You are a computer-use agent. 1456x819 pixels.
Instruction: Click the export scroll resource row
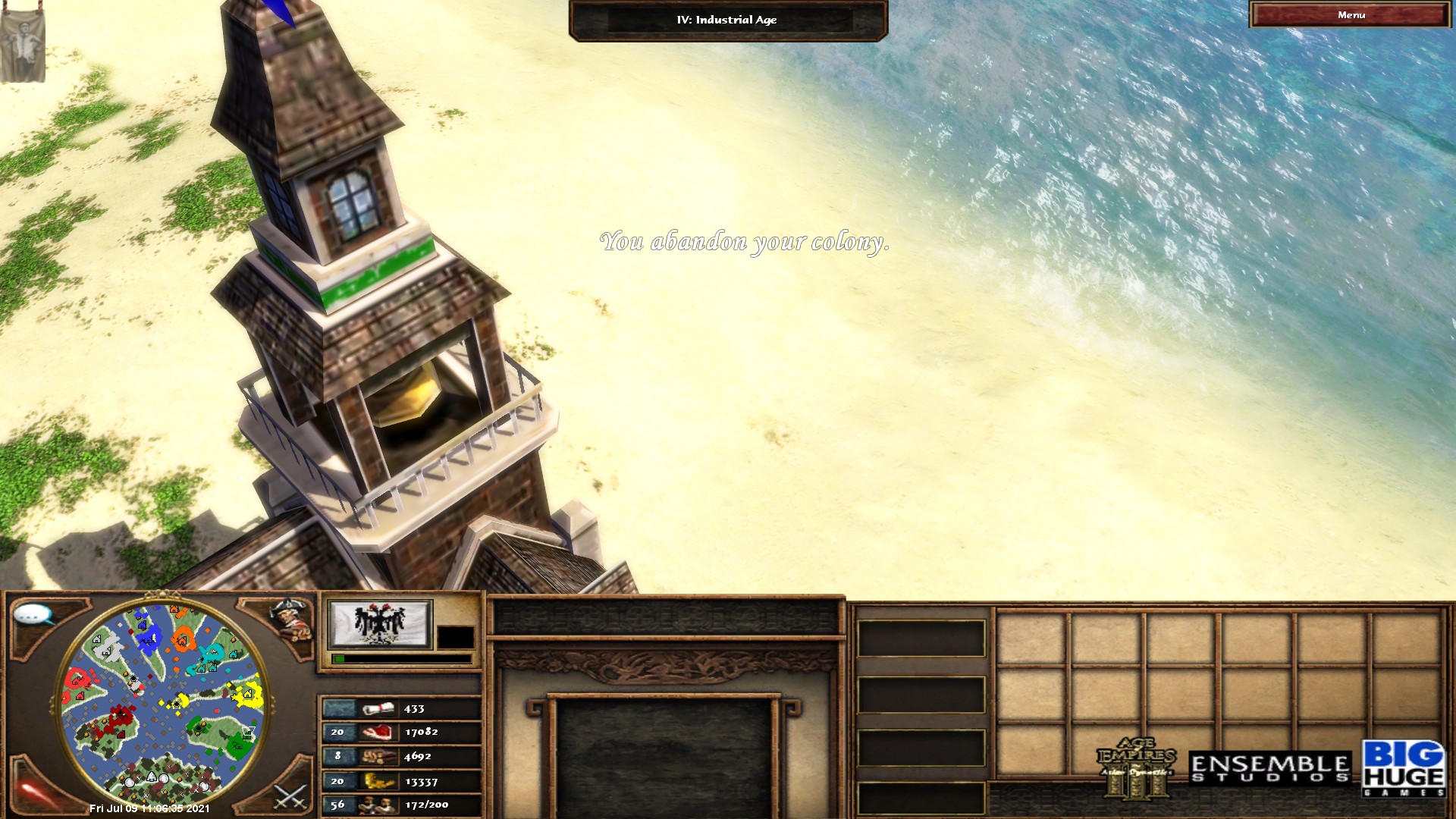click(x=401, y=709)
